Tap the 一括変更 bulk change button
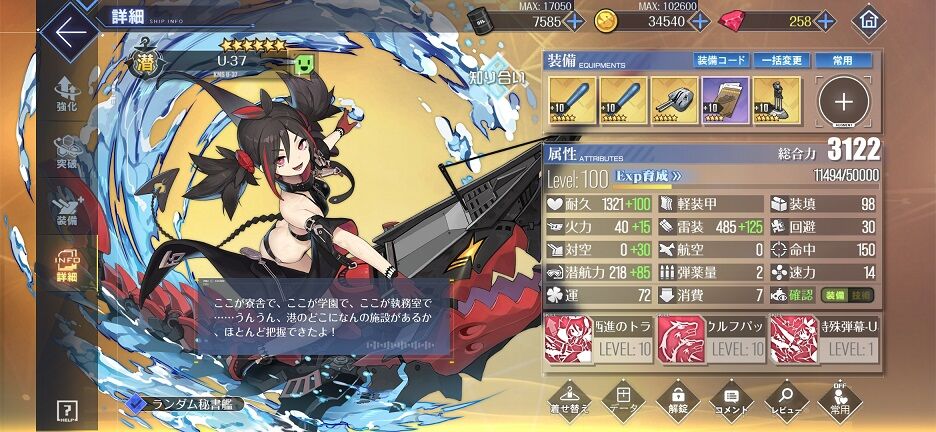 pos(781,61)
